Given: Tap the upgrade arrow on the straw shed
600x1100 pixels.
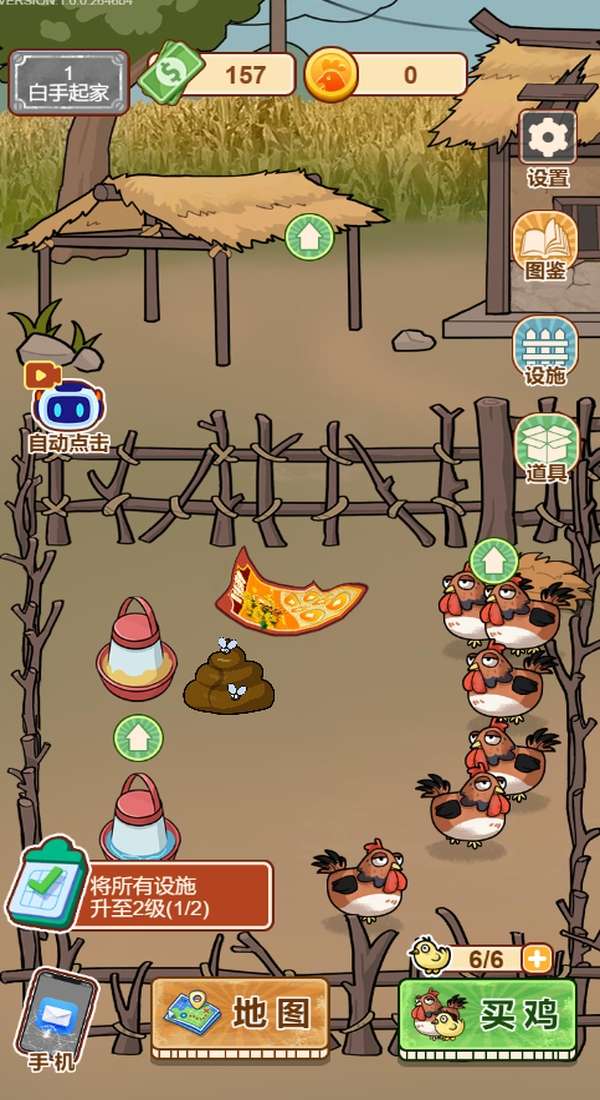Looking at the screenshot, I should [309, 238].
